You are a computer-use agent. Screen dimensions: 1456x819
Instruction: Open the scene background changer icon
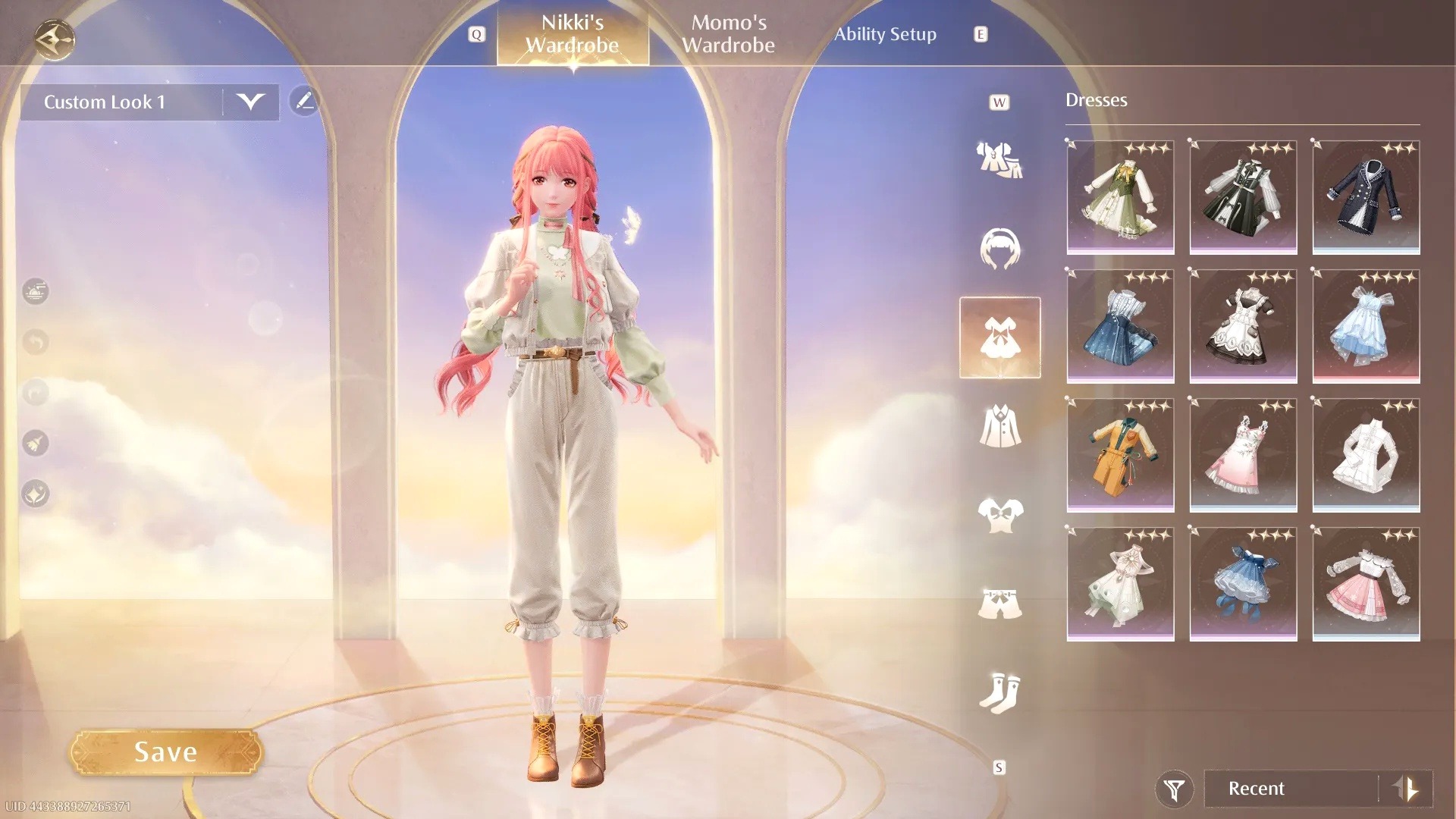coord(34,292)
